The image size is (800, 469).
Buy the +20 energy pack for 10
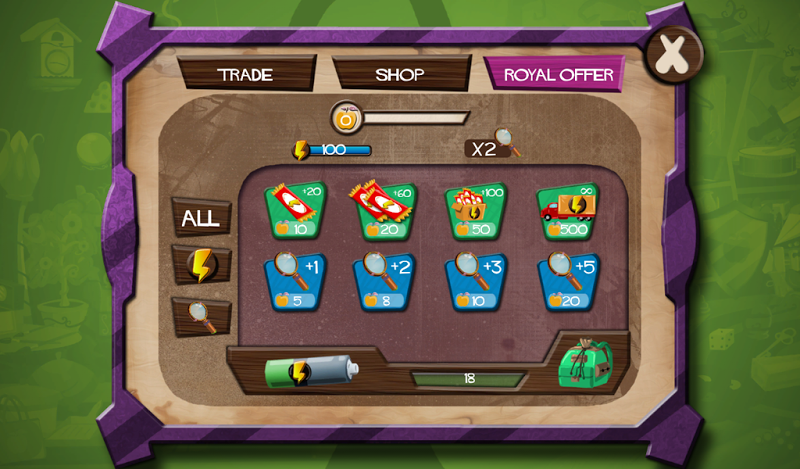pyautogui.click(x=294, y=211)
